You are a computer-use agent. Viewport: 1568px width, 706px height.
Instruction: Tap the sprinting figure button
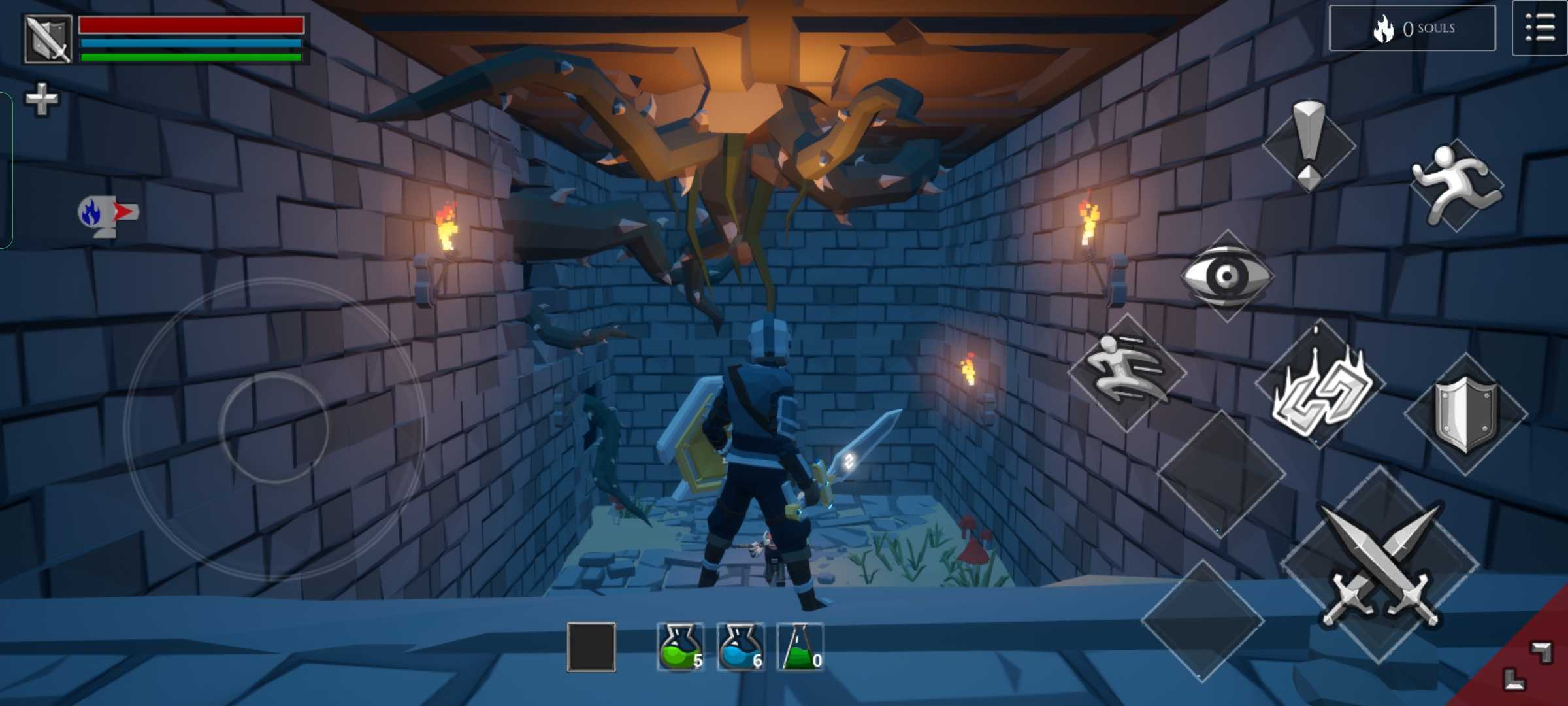tap(1456, 185)
